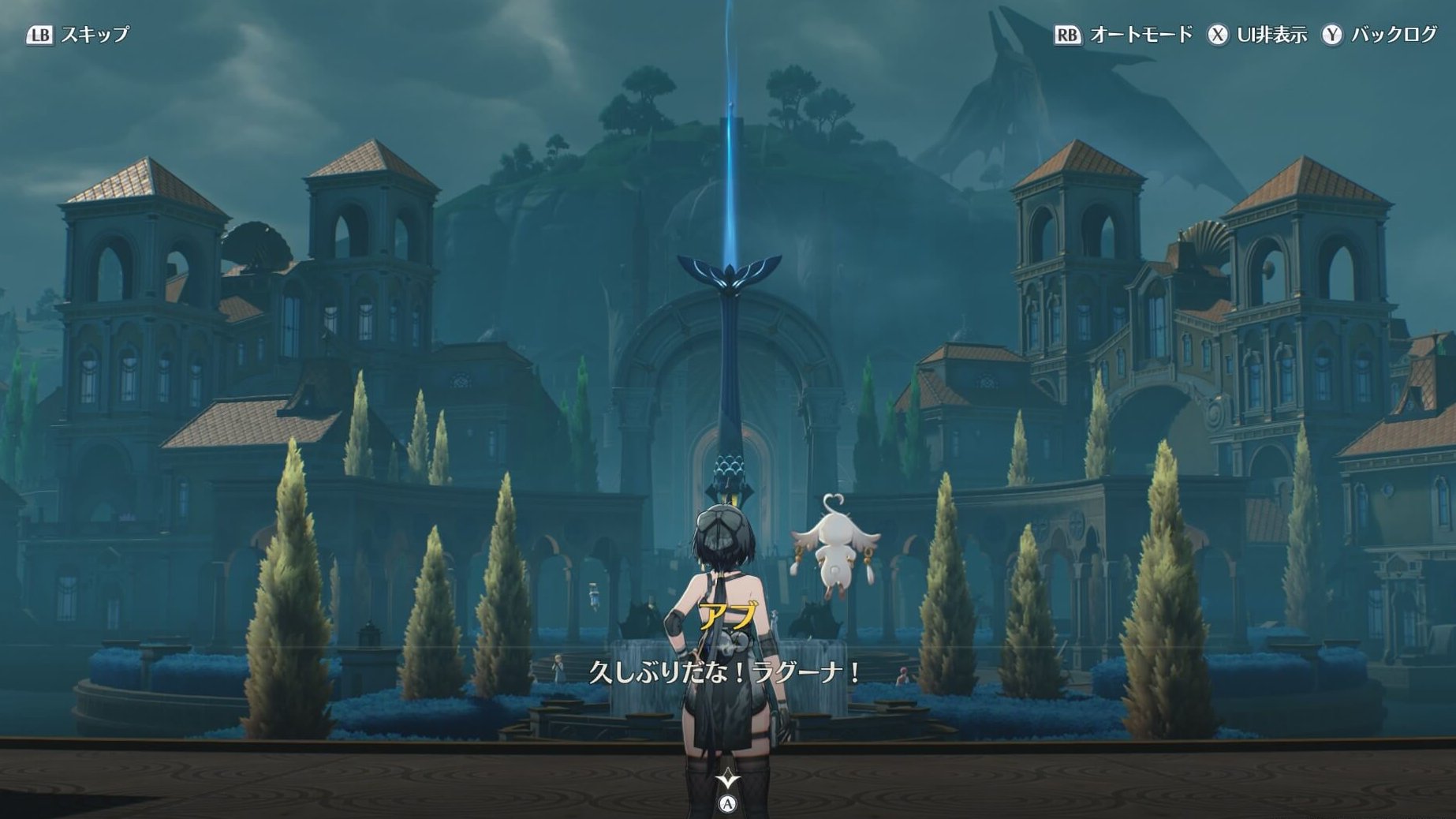1456x819 pixels.
Task: Skip the cutscene via スキップ
Action: point(77,35)
